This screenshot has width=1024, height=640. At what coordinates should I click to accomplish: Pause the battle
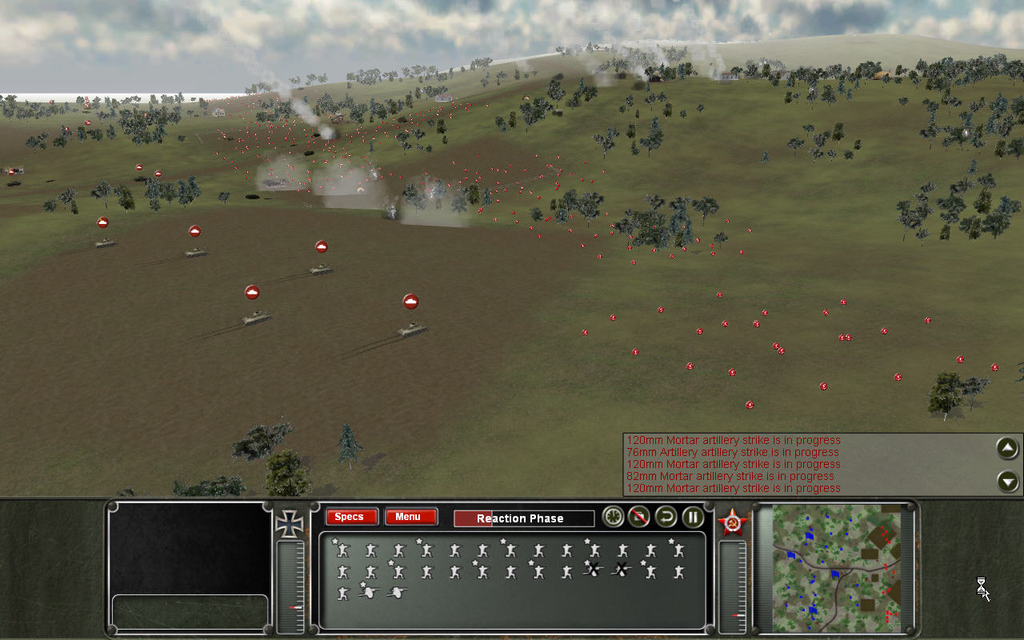(x=692, y=517)
